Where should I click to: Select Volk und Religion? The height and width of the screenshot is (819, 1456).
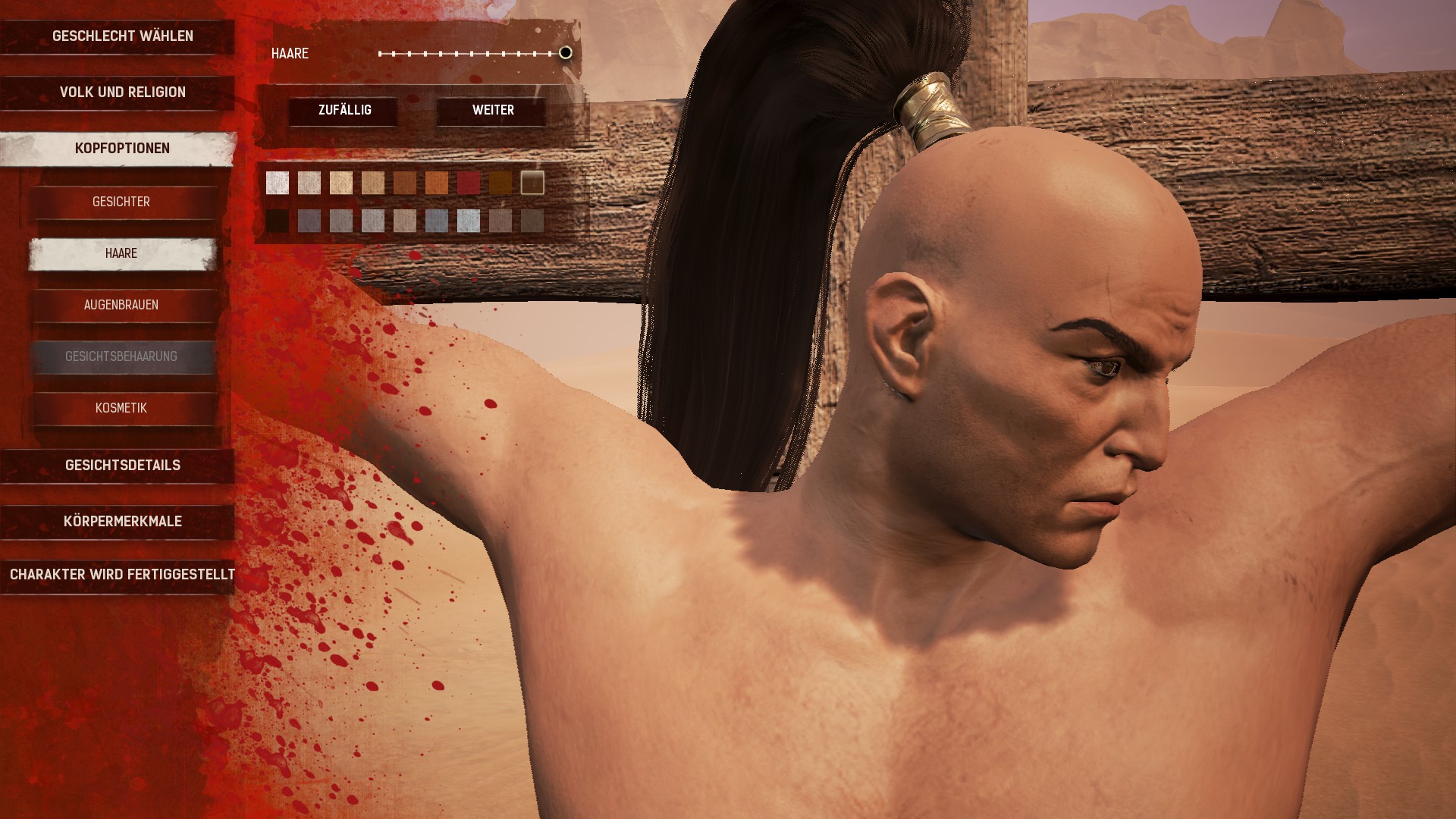[x=122, y=93]
